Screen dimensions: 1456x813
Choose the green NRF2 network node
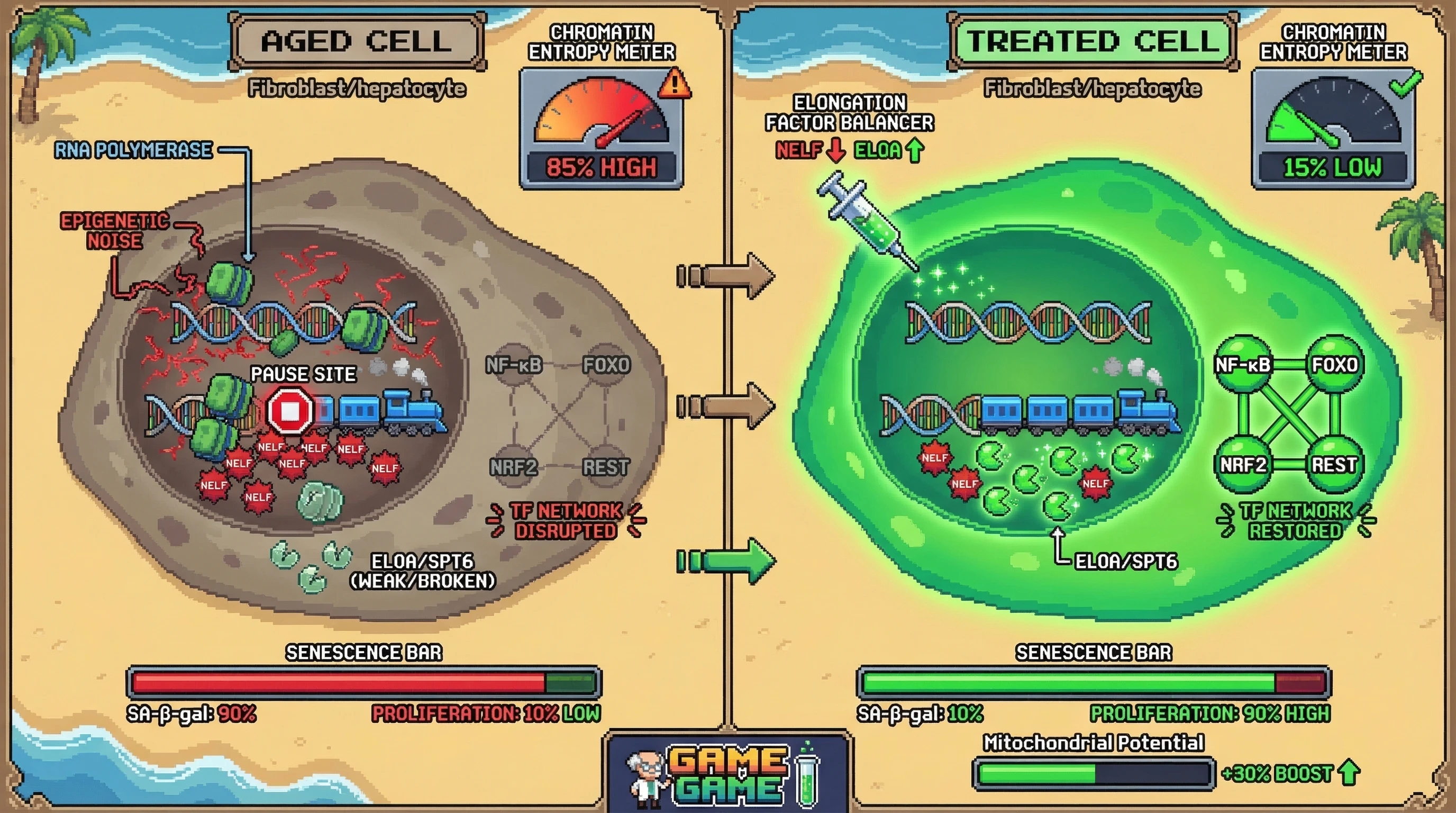[x=1243, y=465]
